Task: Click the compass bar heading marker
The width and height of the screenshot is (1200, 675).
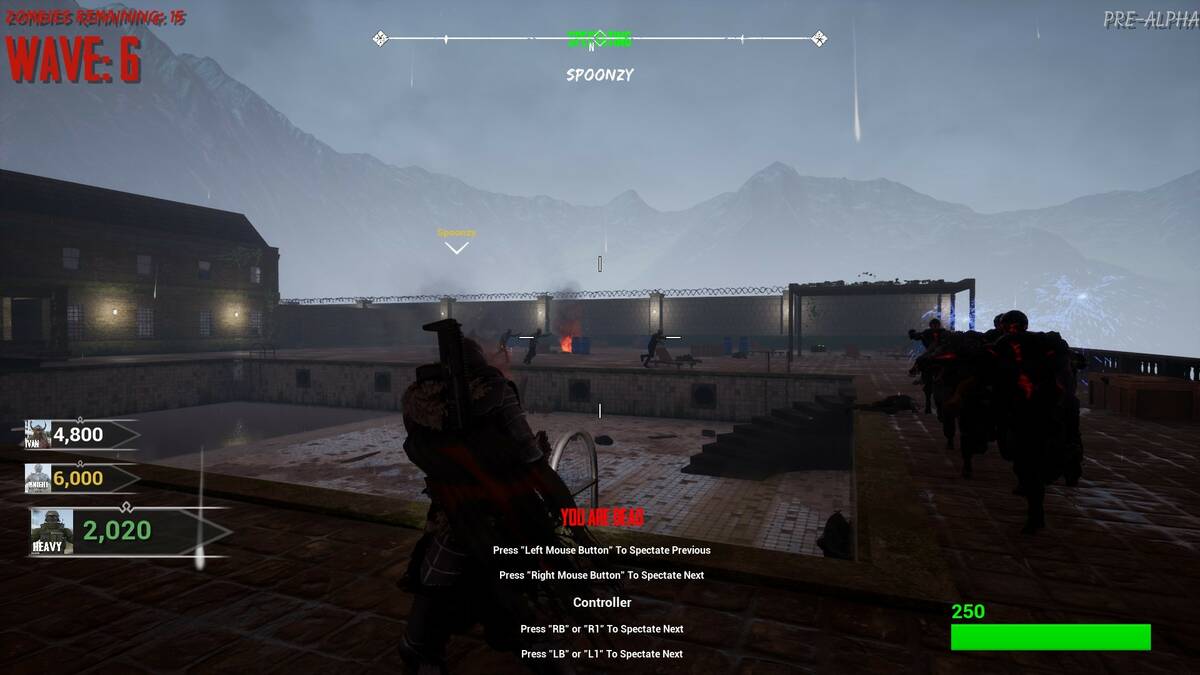Action: 599,39
